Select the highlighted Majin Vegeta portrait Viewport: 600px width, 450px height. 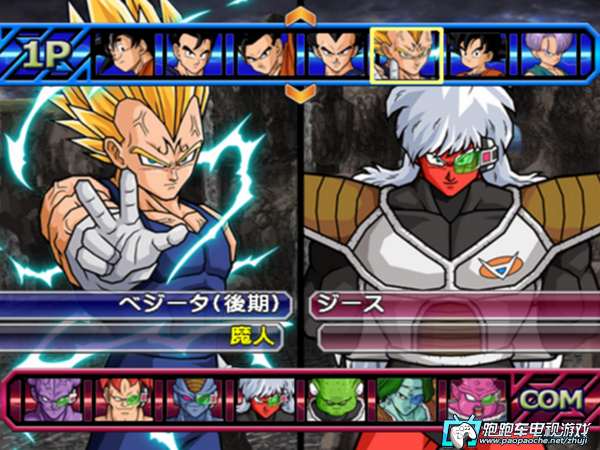click(405, 53)
